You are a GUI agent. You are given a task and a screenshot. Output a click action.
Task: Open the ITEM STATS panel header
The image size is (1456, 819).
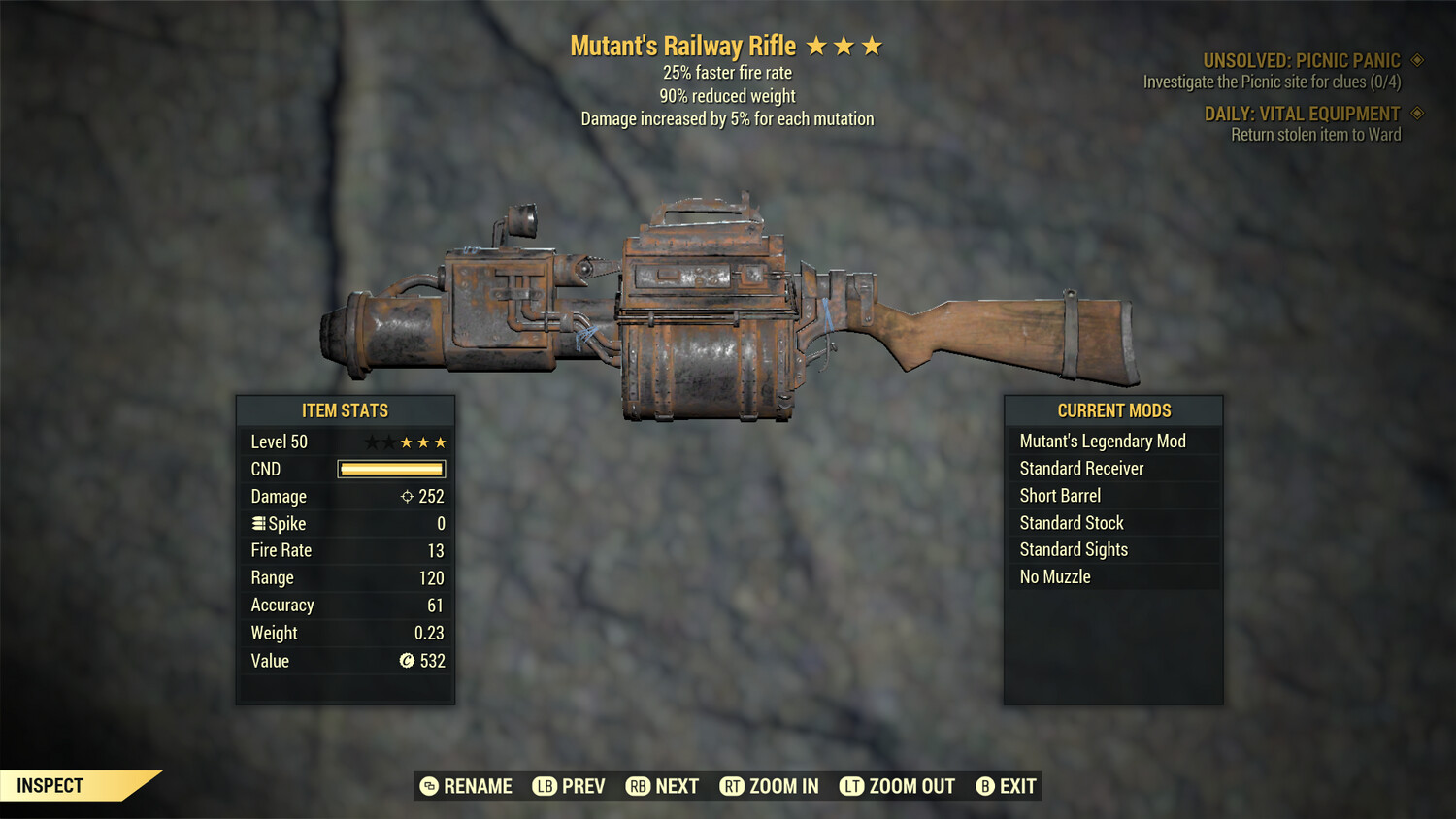pos(345,409)
